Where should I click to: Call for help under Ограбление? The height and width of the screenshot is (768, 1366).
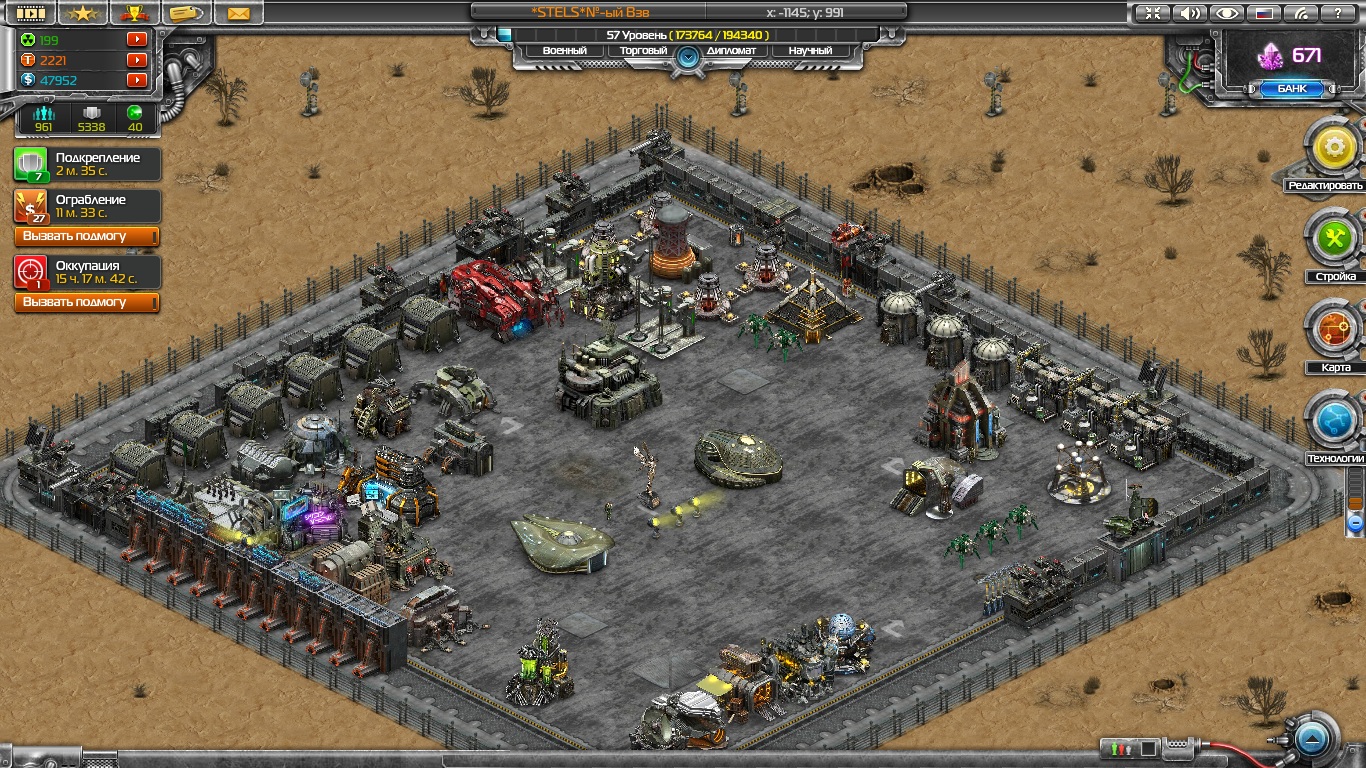(x=87, y=236)
